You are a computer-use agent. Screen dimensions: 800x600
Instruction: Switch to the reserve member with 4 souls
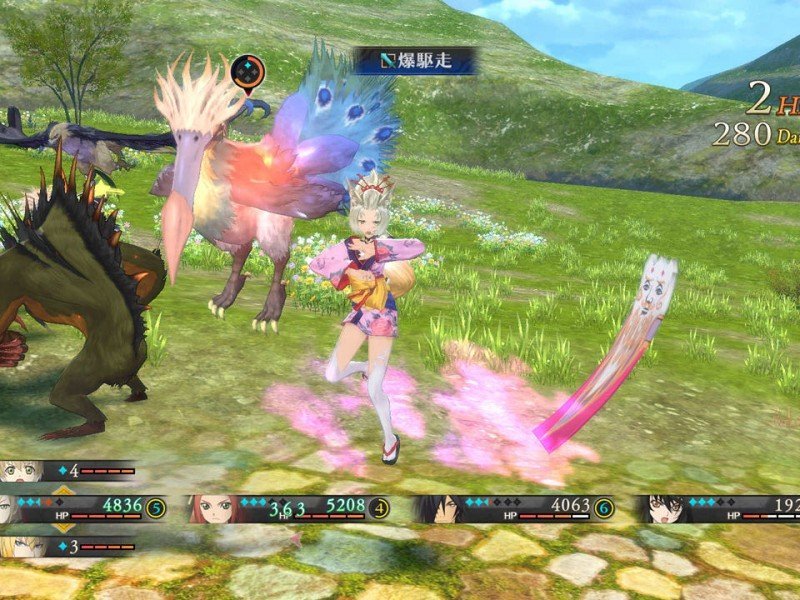(x=22, y=470)
